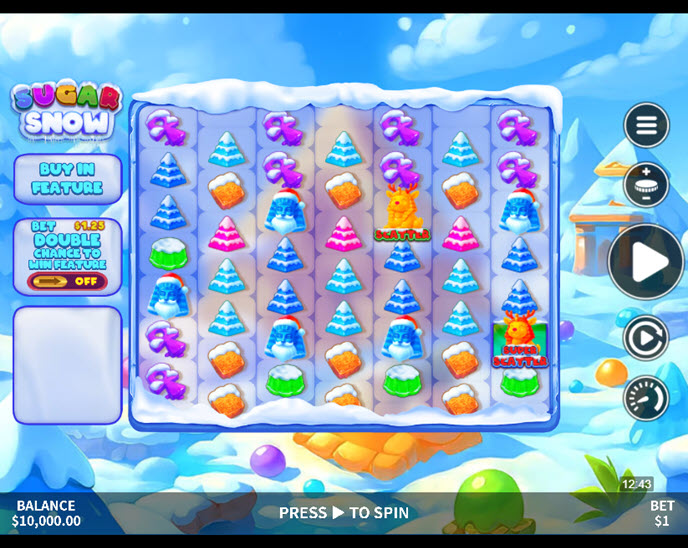
Task: Open the Buy In Feature panel
Action: (67, 179)
